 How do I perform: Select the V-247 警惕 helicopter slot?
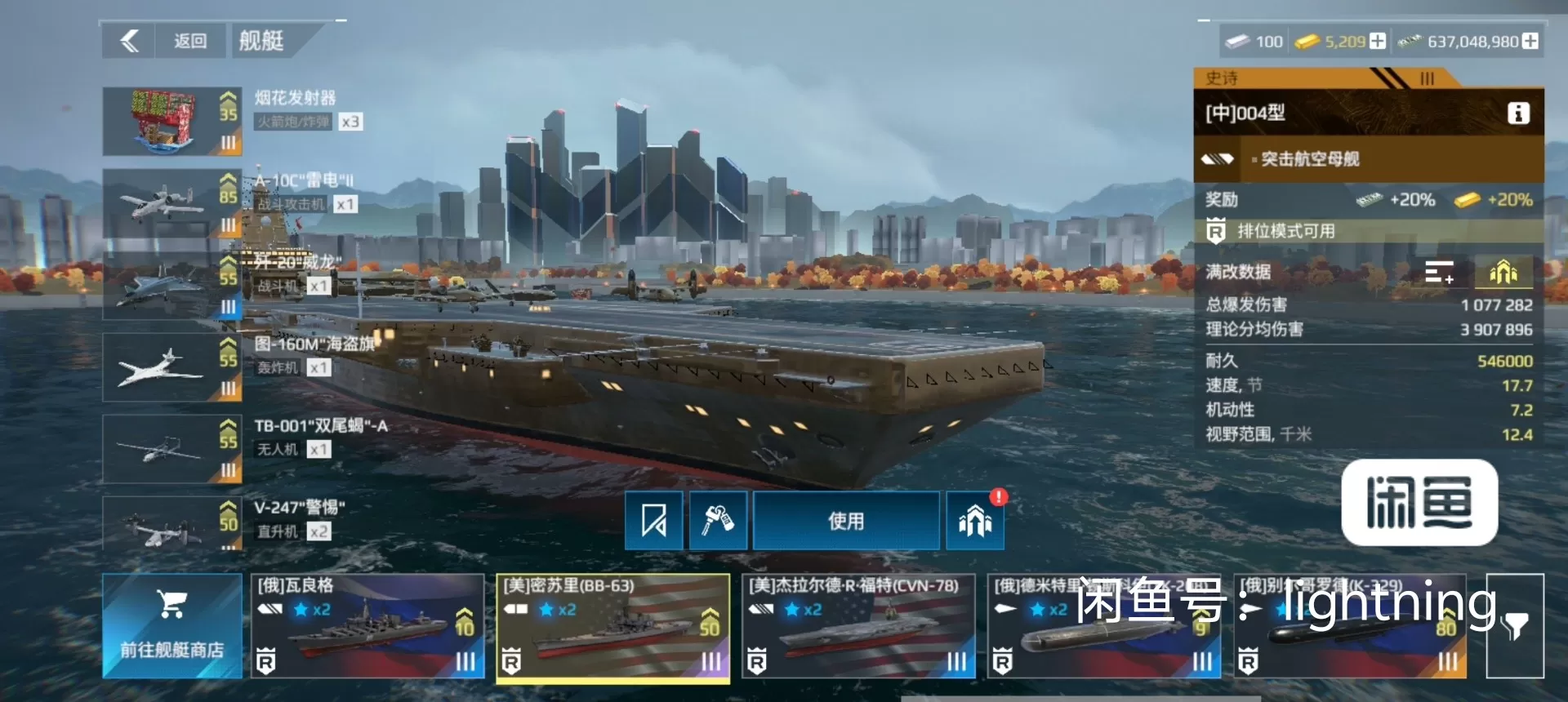(171, 525)
